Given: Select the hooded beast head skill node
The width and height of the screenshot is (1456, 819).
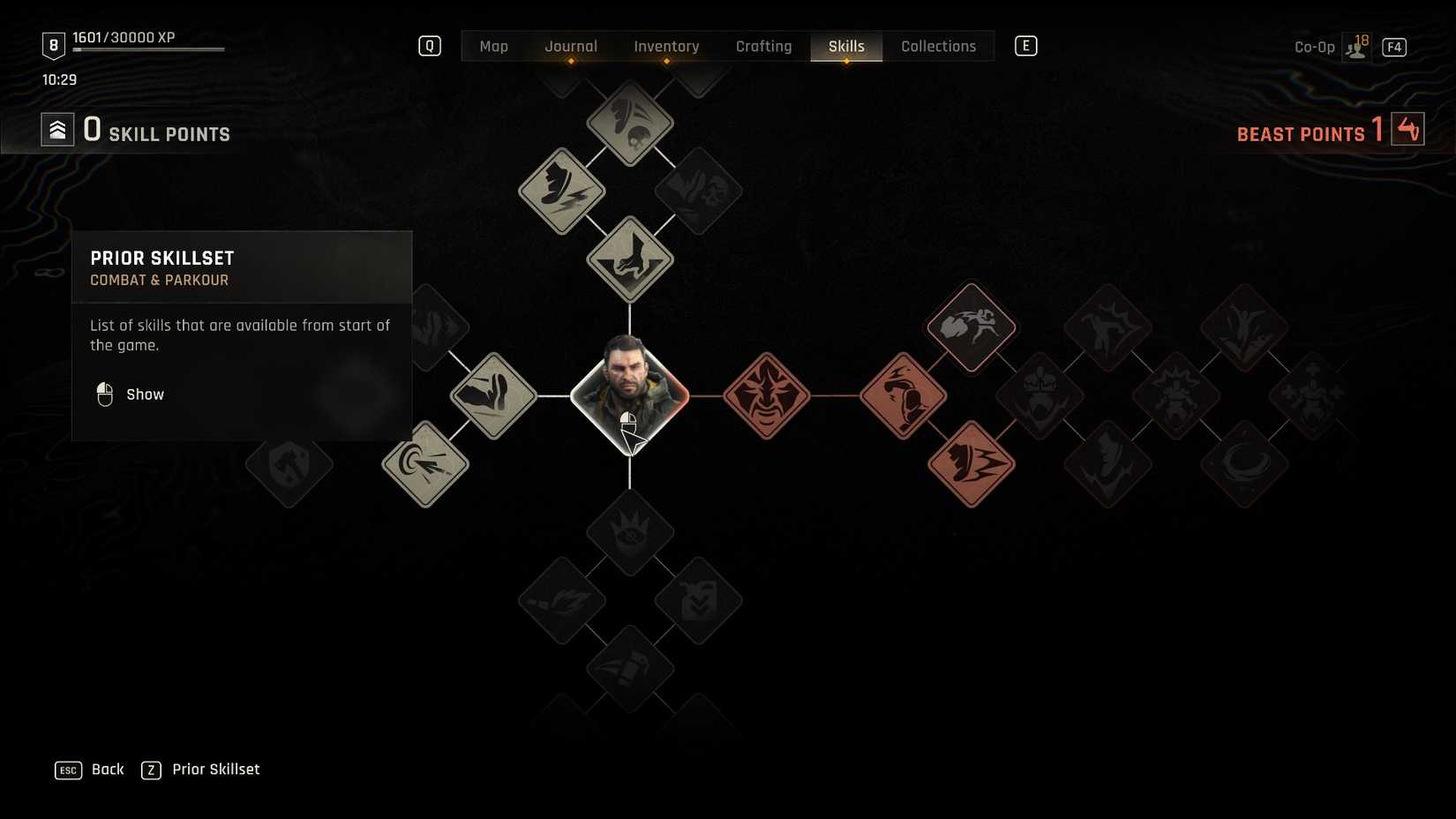Looking at the screenshot, I should click(x=902, y=395).
